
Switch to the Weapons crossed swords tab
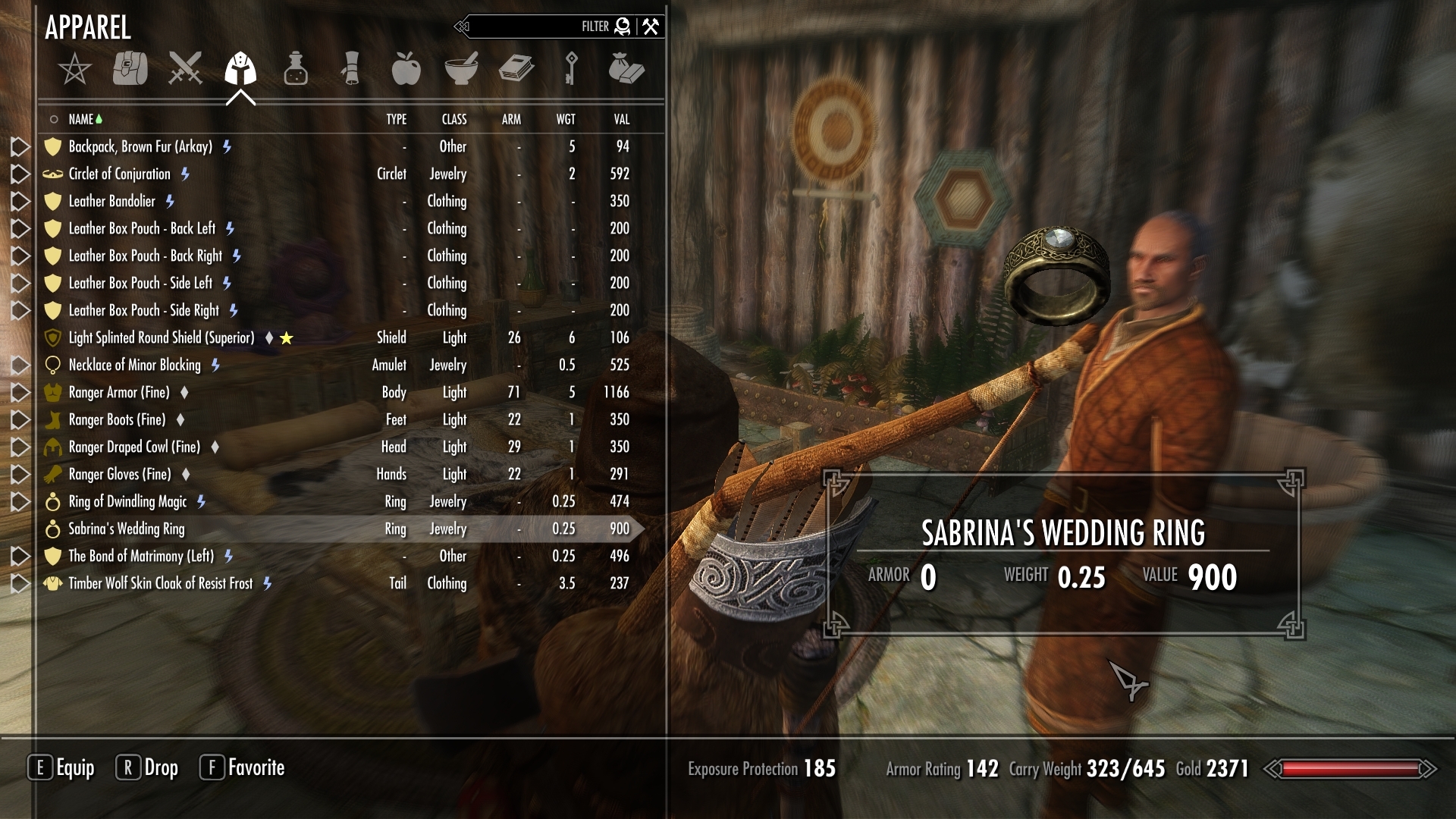click(185, 69)
